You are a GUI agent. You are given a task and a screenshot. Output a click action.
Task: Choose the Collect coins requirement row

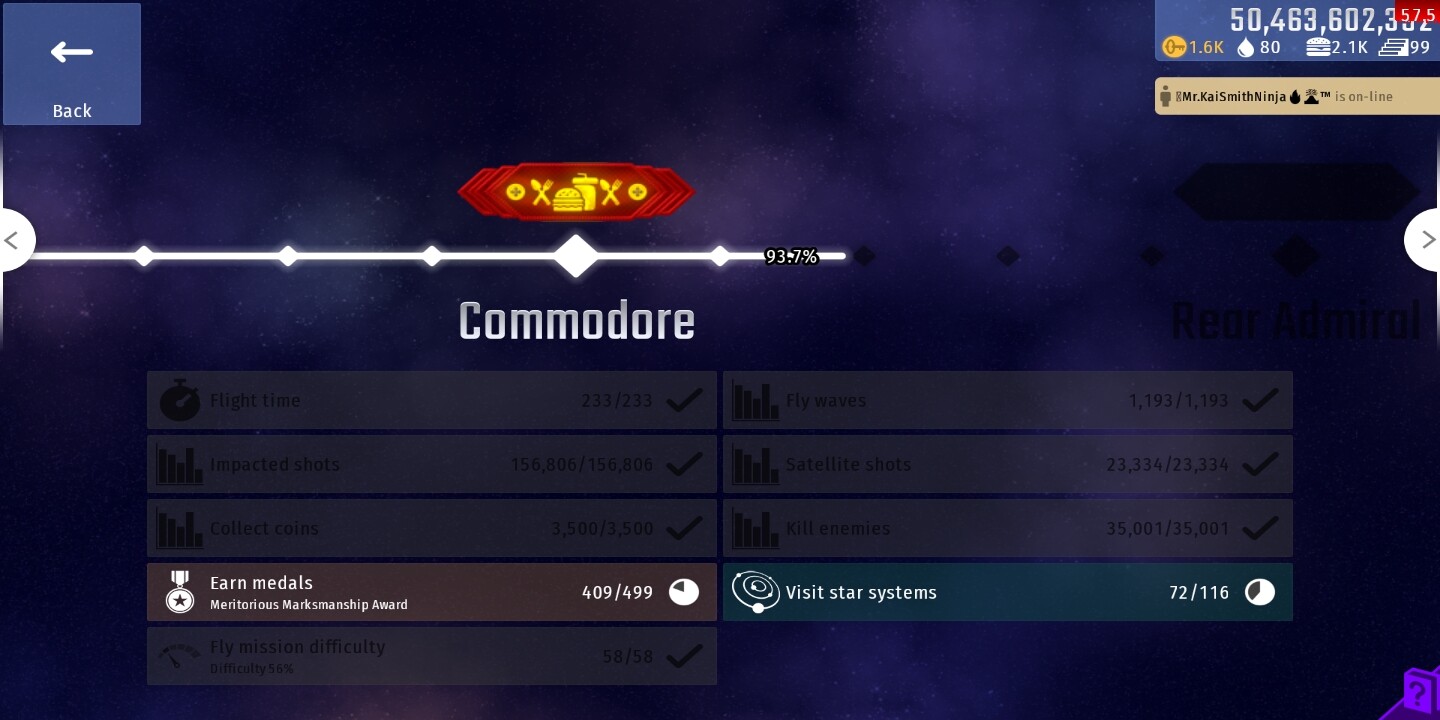(432, 528)
